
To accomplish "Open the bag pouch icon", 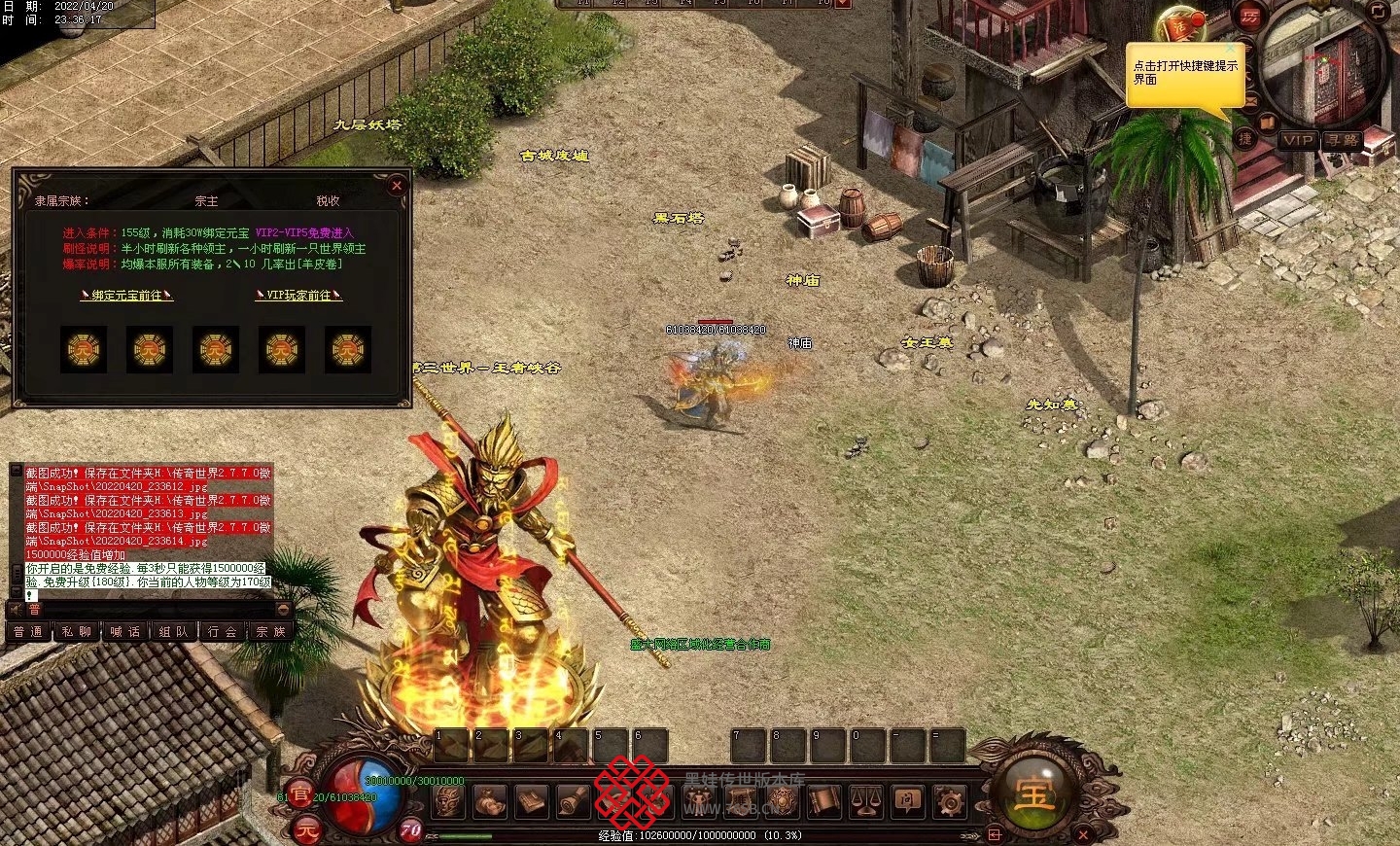I will (490, 801).
